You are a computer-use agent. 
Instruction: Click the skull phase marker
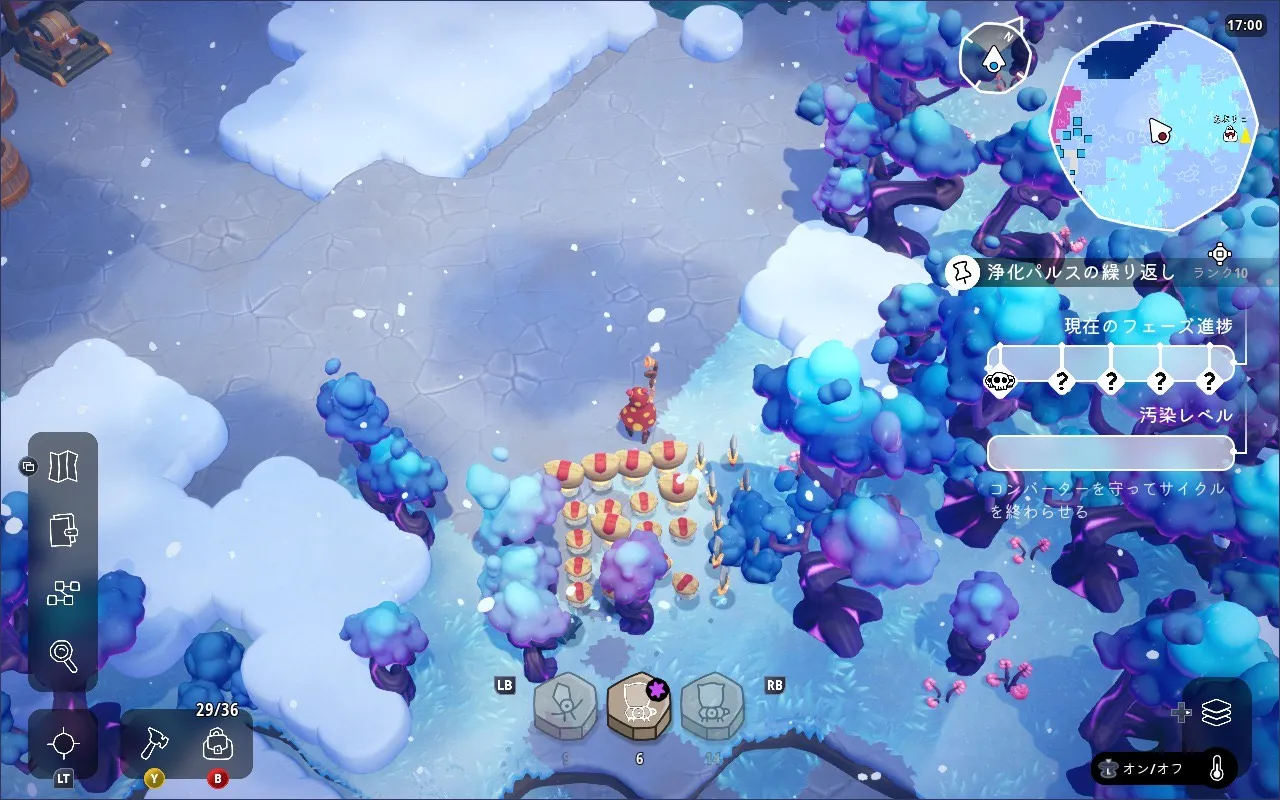(x=1000, y=381)
